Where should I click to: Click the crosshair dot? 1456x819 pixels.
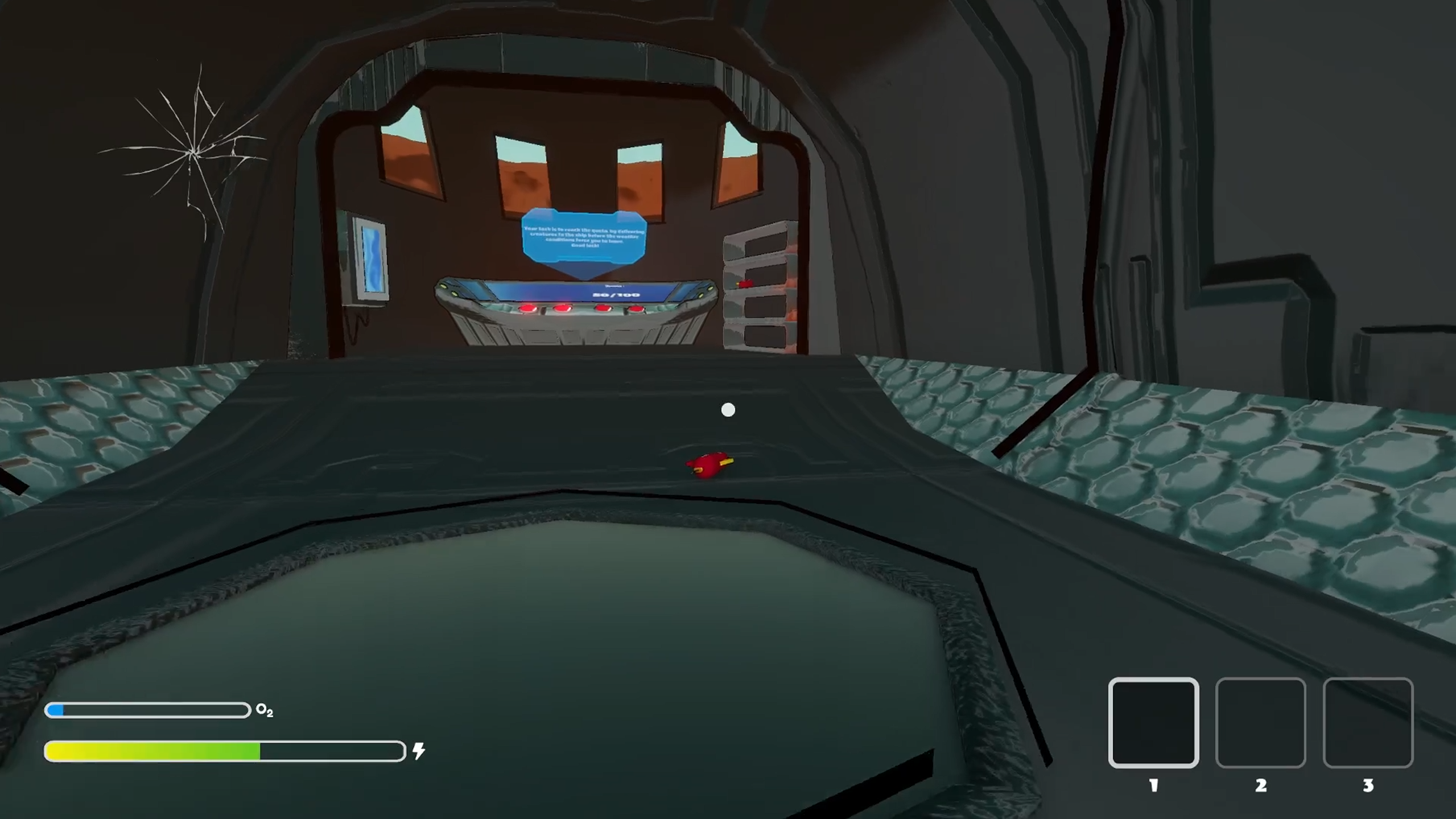click(x=728, y=410)
